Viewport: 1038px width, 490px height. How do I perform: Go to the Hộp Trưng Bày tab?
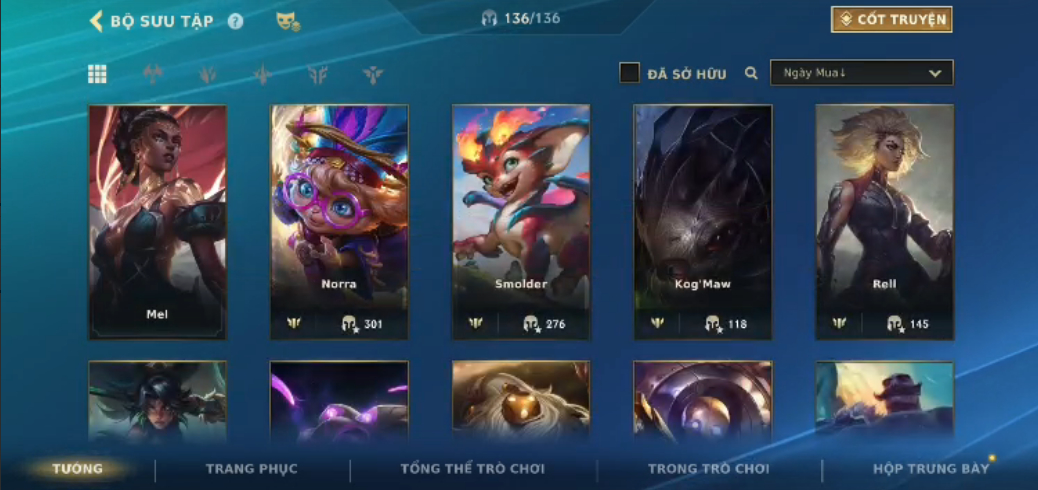(x=930, y=468)
